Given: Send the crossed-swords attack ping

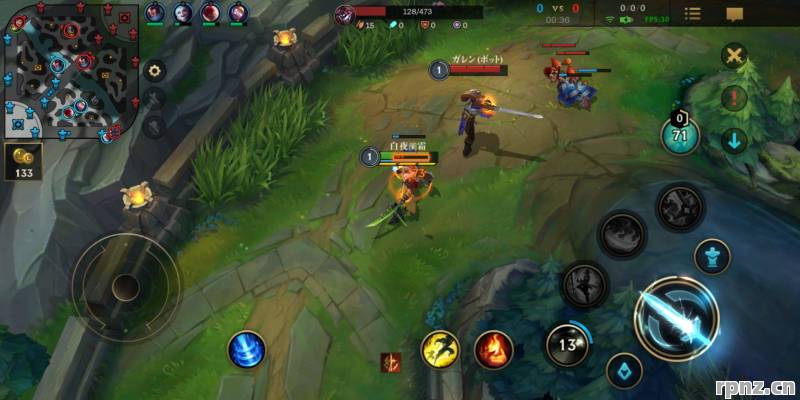Looking at the screenshot, I should click(735, 56).
